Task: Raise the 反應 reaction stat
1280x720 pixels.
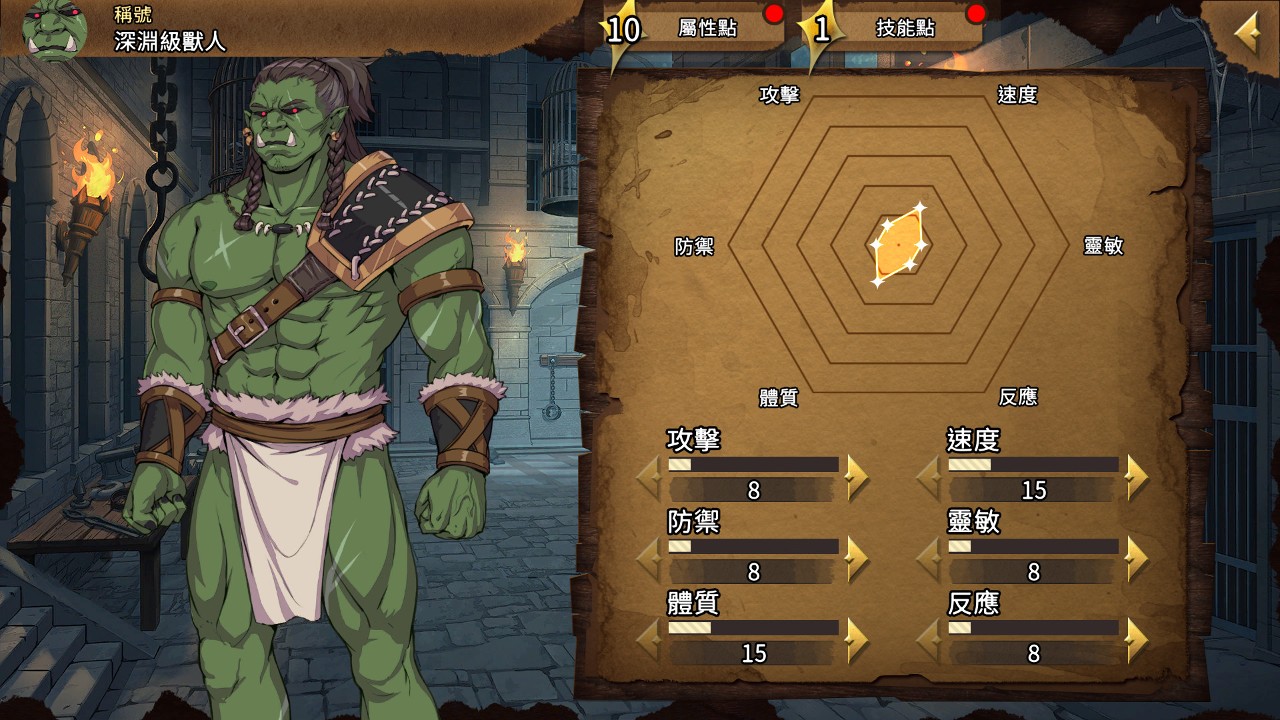Action: [1136, 641]
